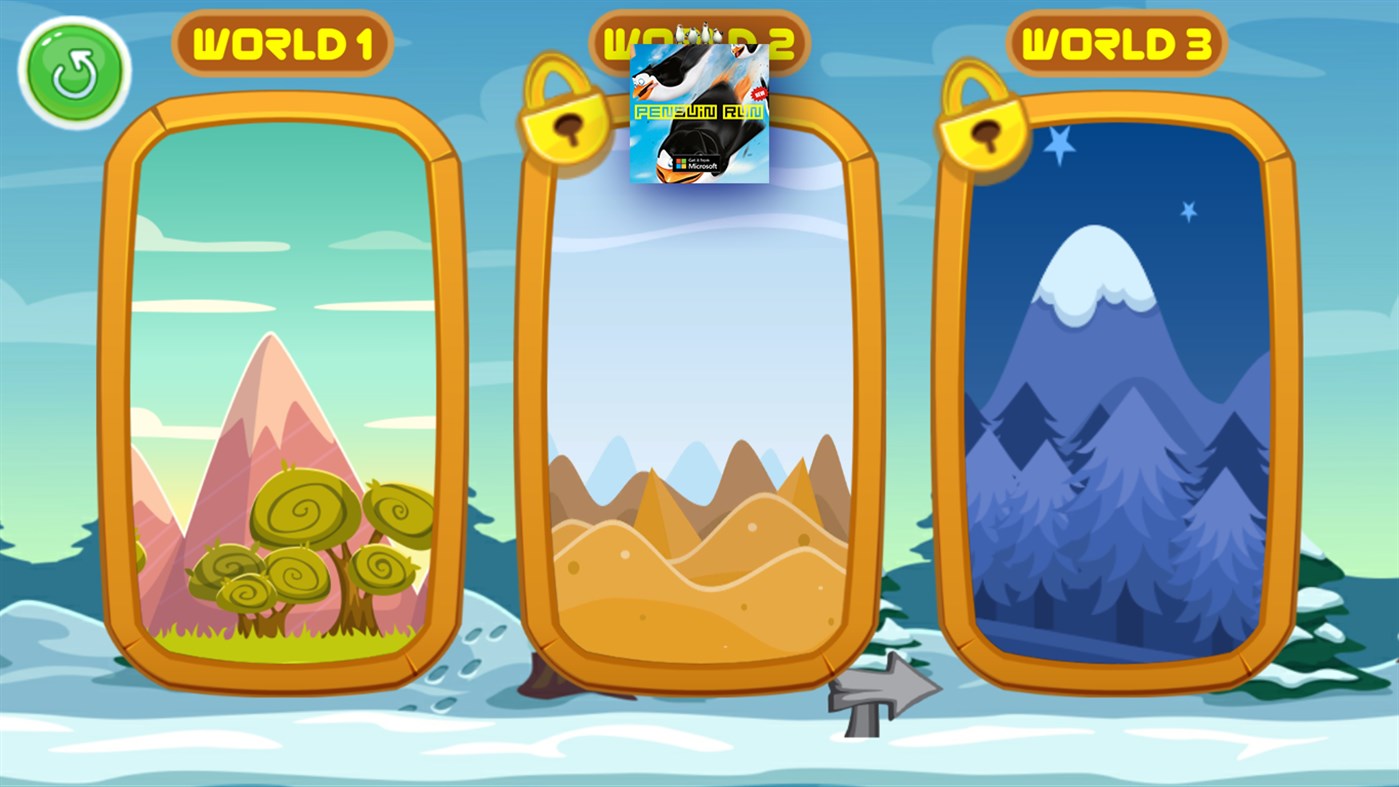Click the Get it from Microsoft badge
Screen dimensions: 1399x787
tap(694, 160)
